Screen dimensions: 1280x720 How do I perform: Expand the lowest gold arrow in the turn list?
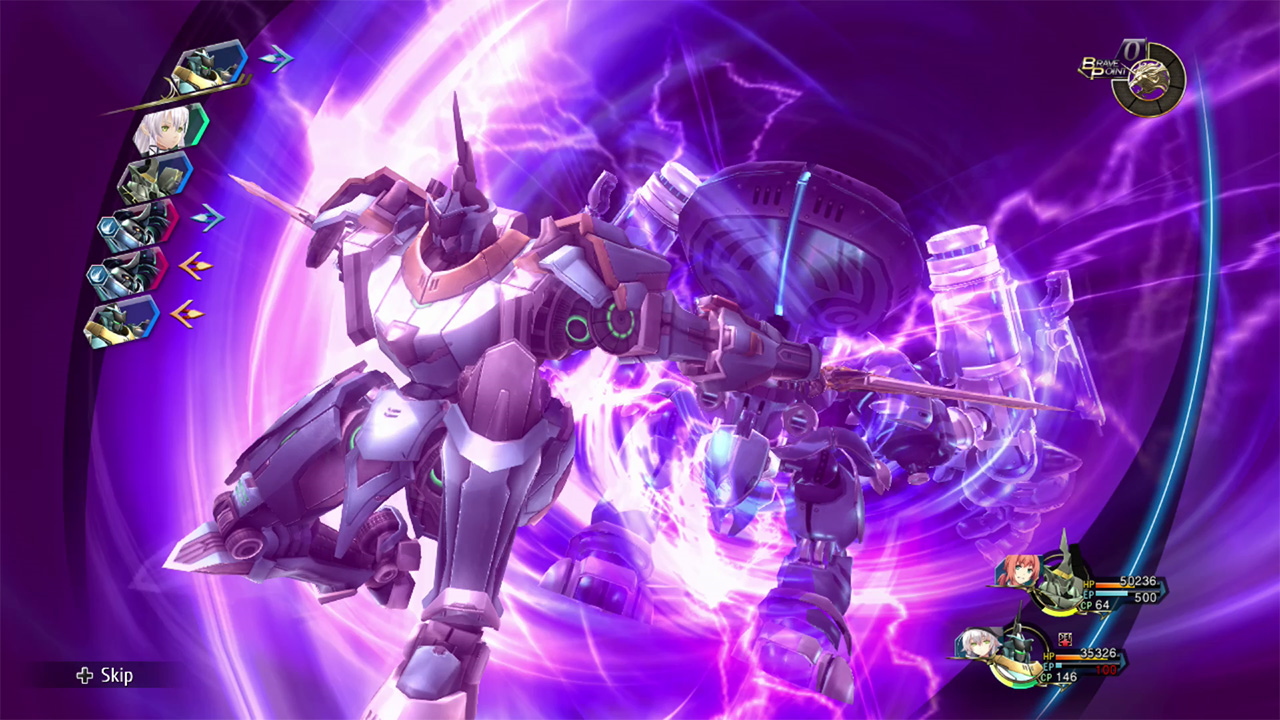coord(185,312)
